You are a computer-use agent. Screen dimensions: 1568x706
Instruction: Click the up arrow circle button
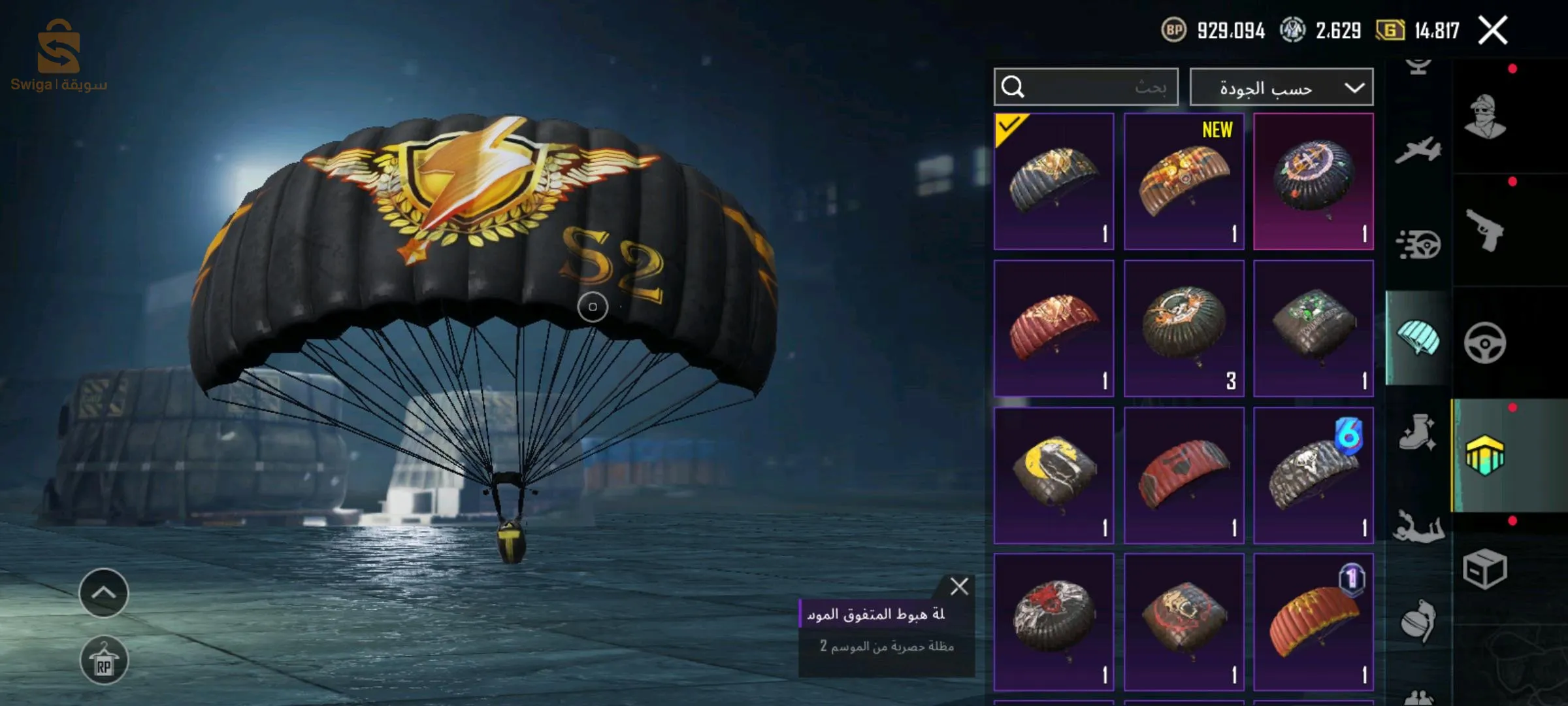click(x=104, y=593)
